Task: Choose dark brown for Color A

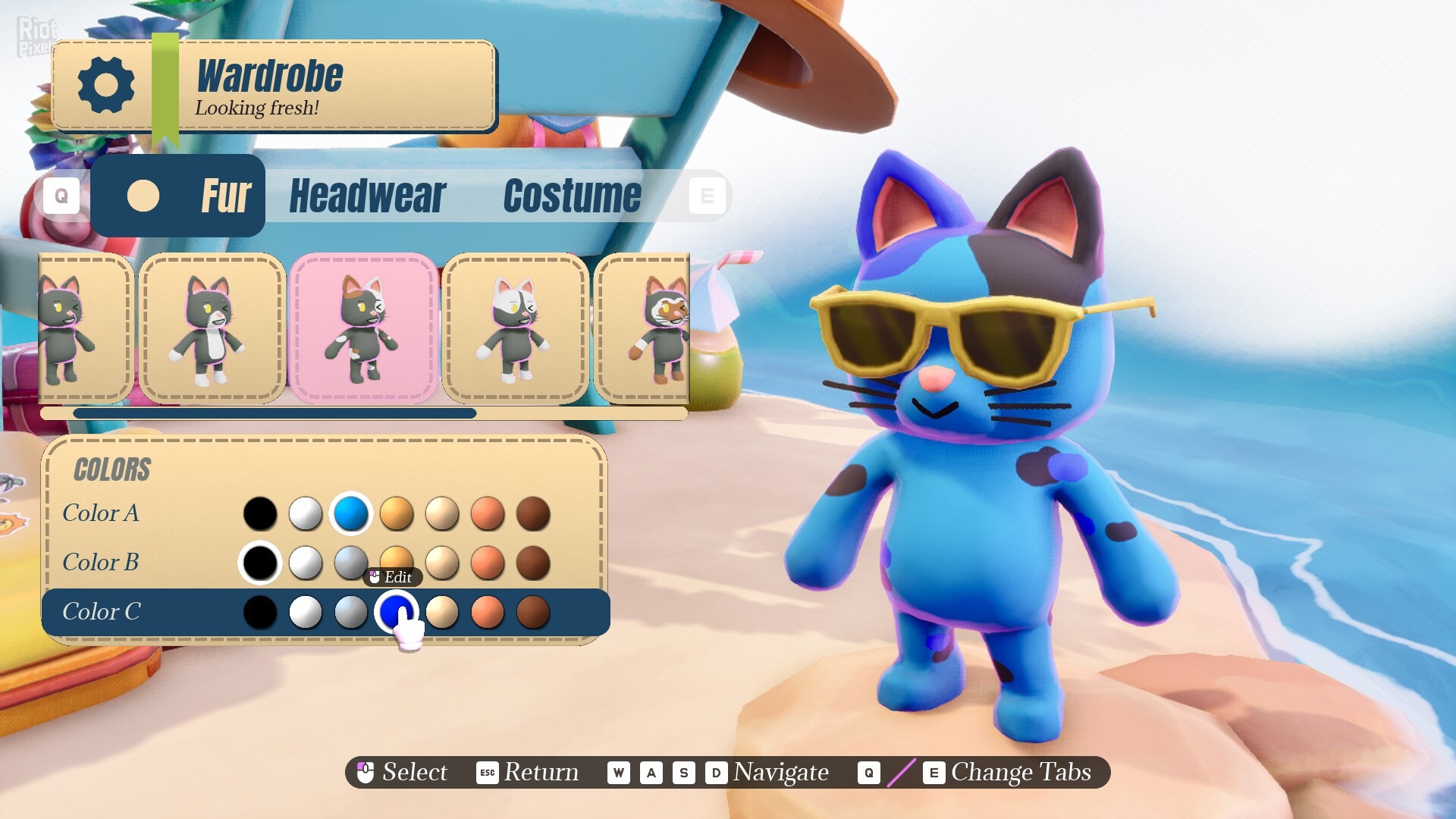Action: coord(533,513)
